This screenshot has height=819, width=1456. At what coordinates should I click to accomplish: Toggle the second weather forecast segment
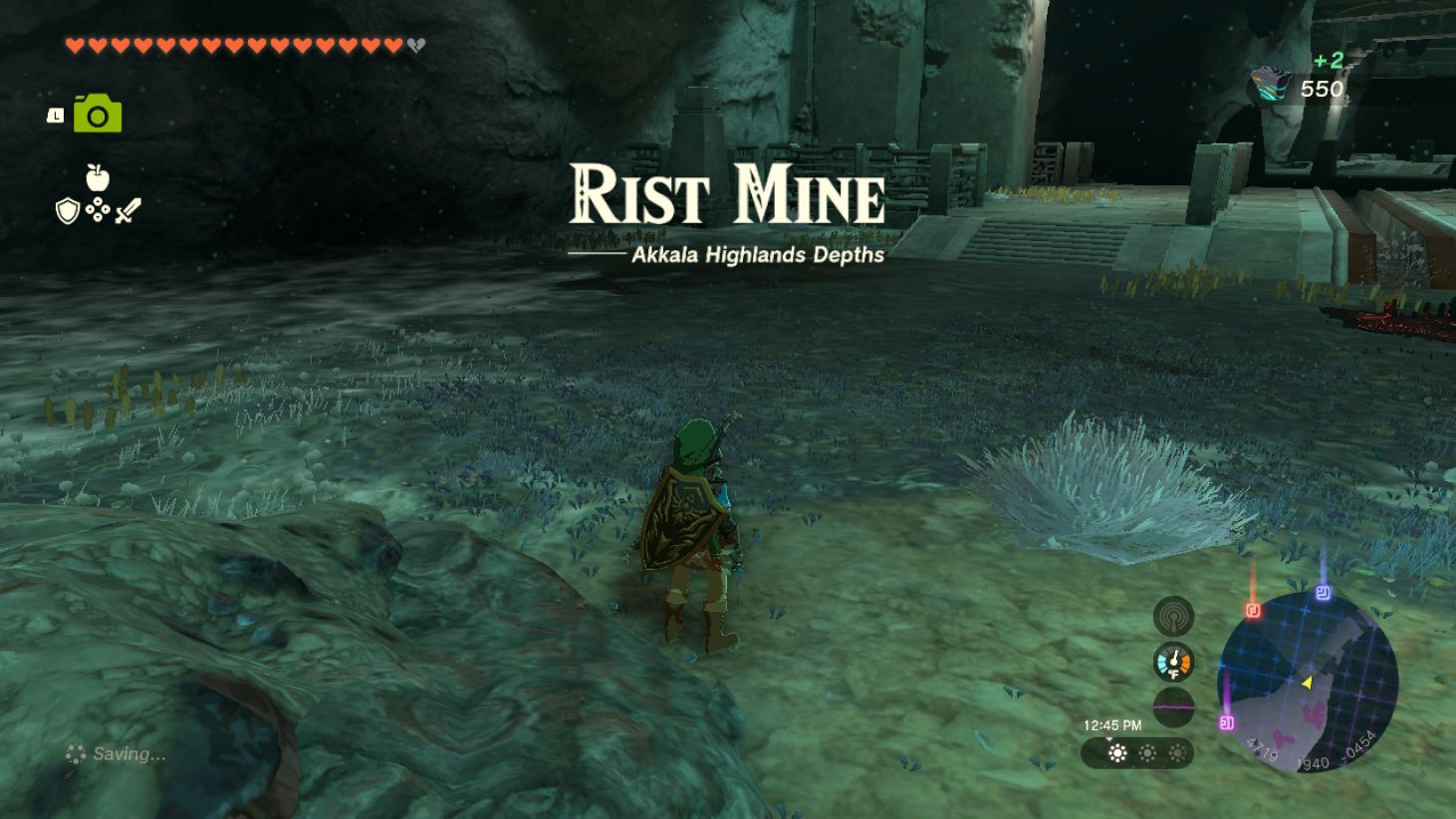pyautogui.click(x=1148, y=753)
